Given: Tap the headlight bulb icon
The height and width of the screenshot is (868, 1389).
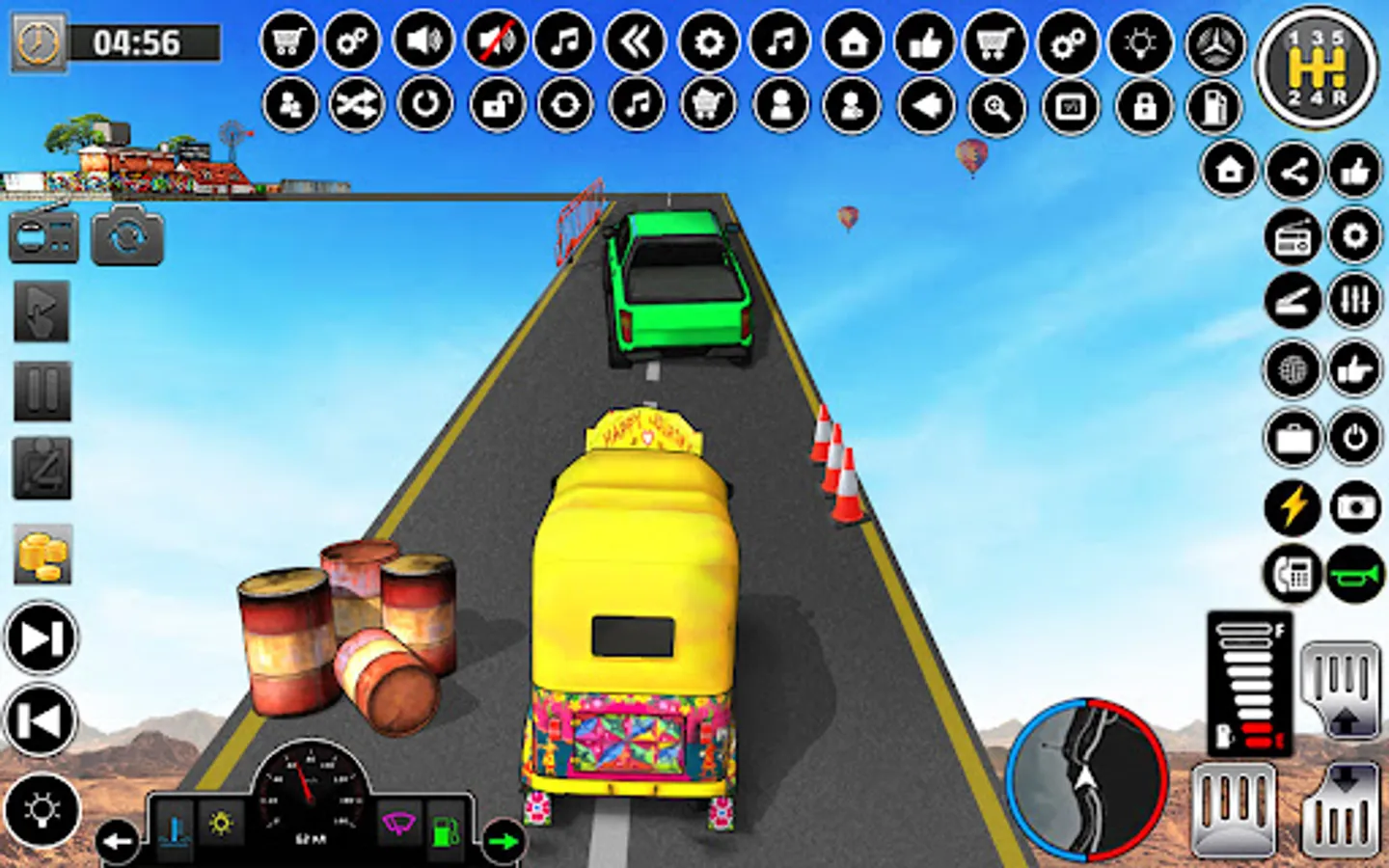Looking at the screenshot, I should [1142, 42].
